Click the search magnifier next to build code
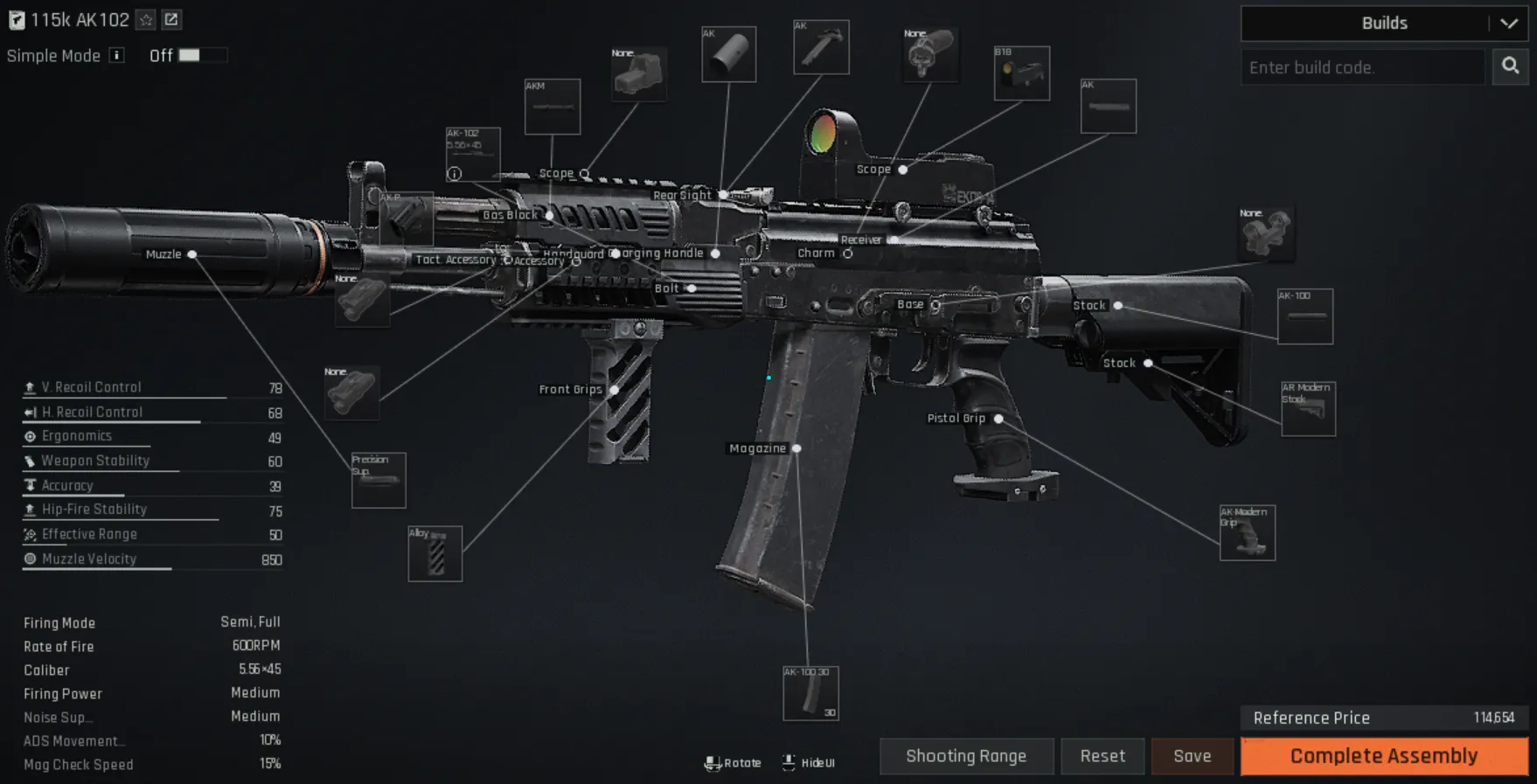Screen dimensions: 1537x784 click(1510, 66)
